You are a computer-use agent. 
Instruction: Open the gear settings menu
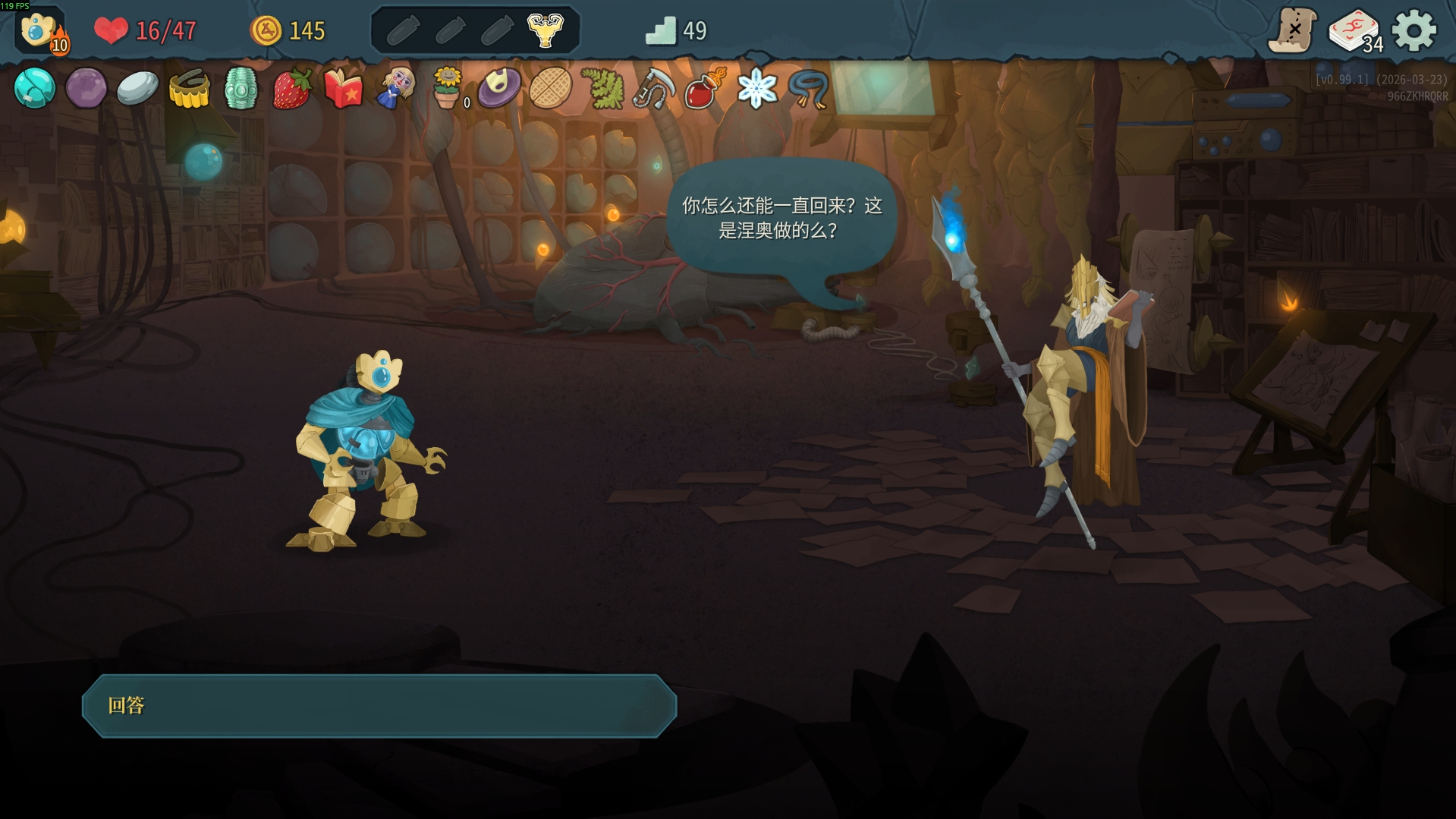pos(1414,31)
